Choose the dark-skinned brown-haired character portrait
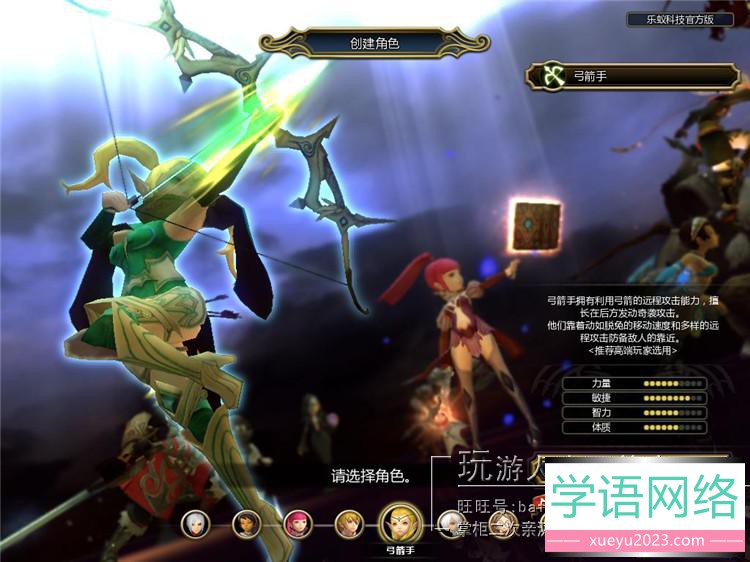750x562 pixels. [247, 522]
